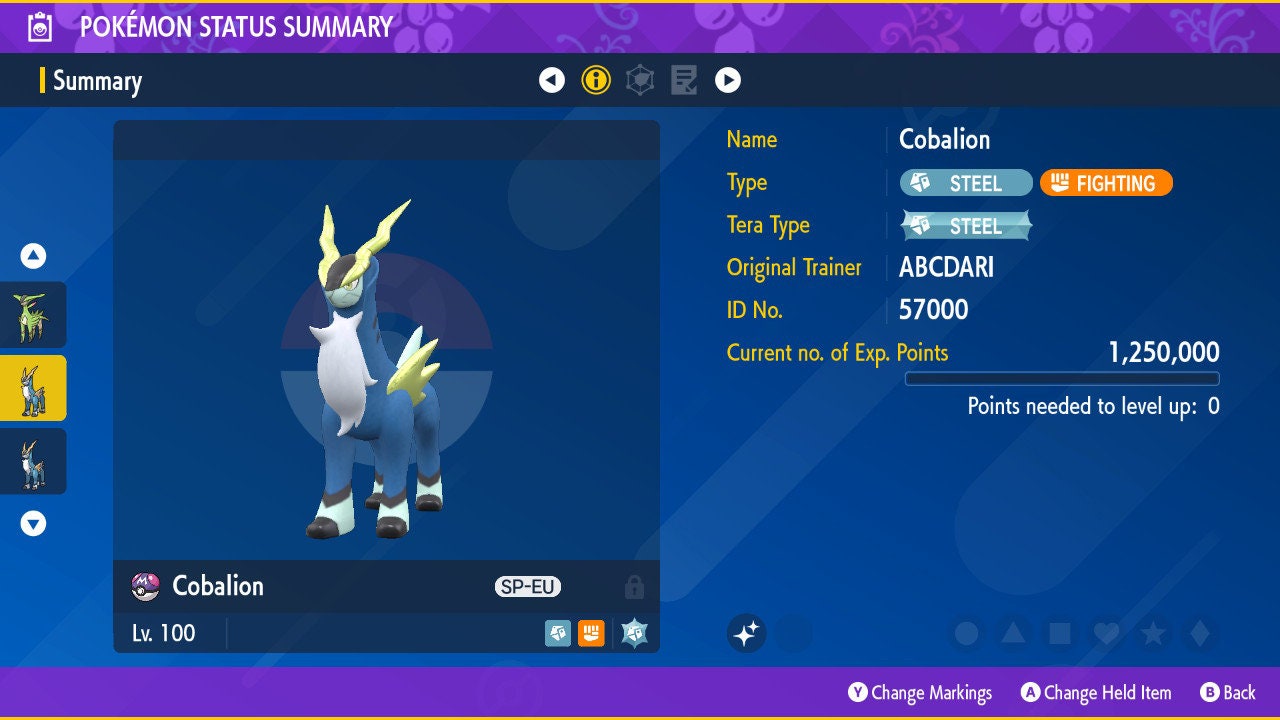This screenshot has width=1280, height=720.
Task: Go to the previous summary page arrow
Action: pyautogui.click(x=552, y=80)
